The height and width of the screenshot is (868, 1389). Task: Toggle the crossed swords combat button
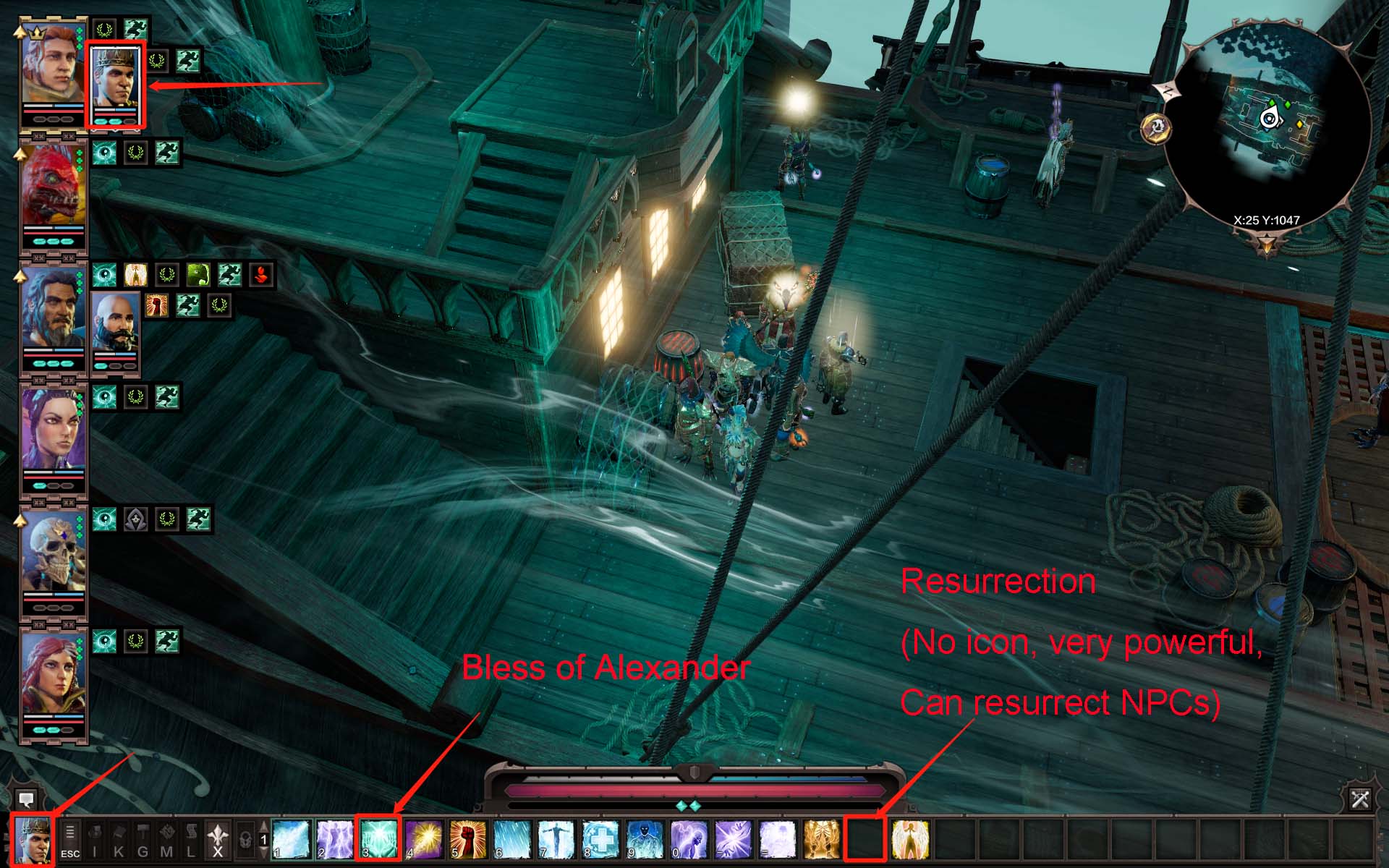(x=1359, y=799)
